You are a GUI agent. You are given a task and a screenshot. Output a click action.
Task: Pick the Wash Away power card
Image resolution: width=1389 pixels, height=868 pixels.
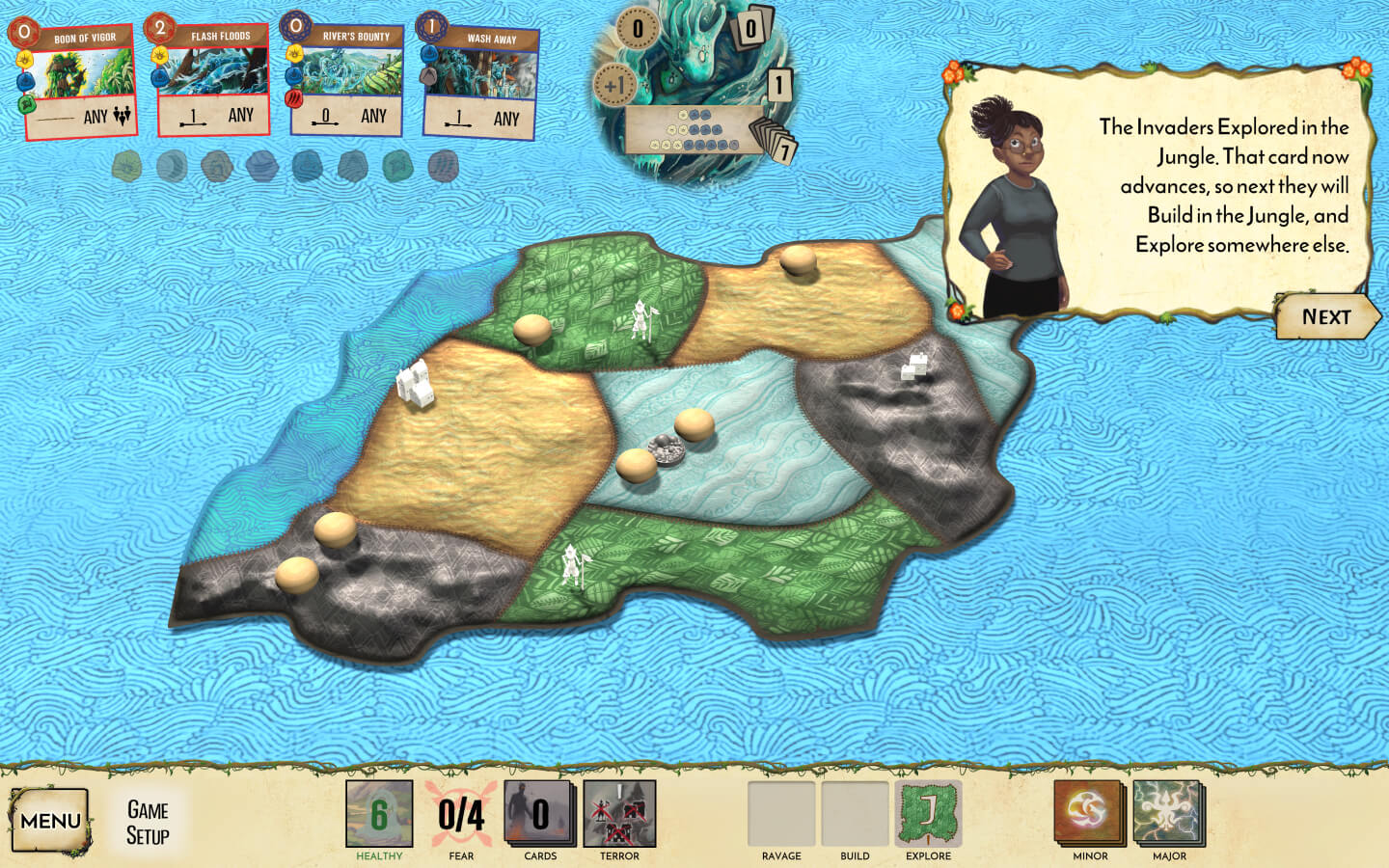[x=480, y=84]
